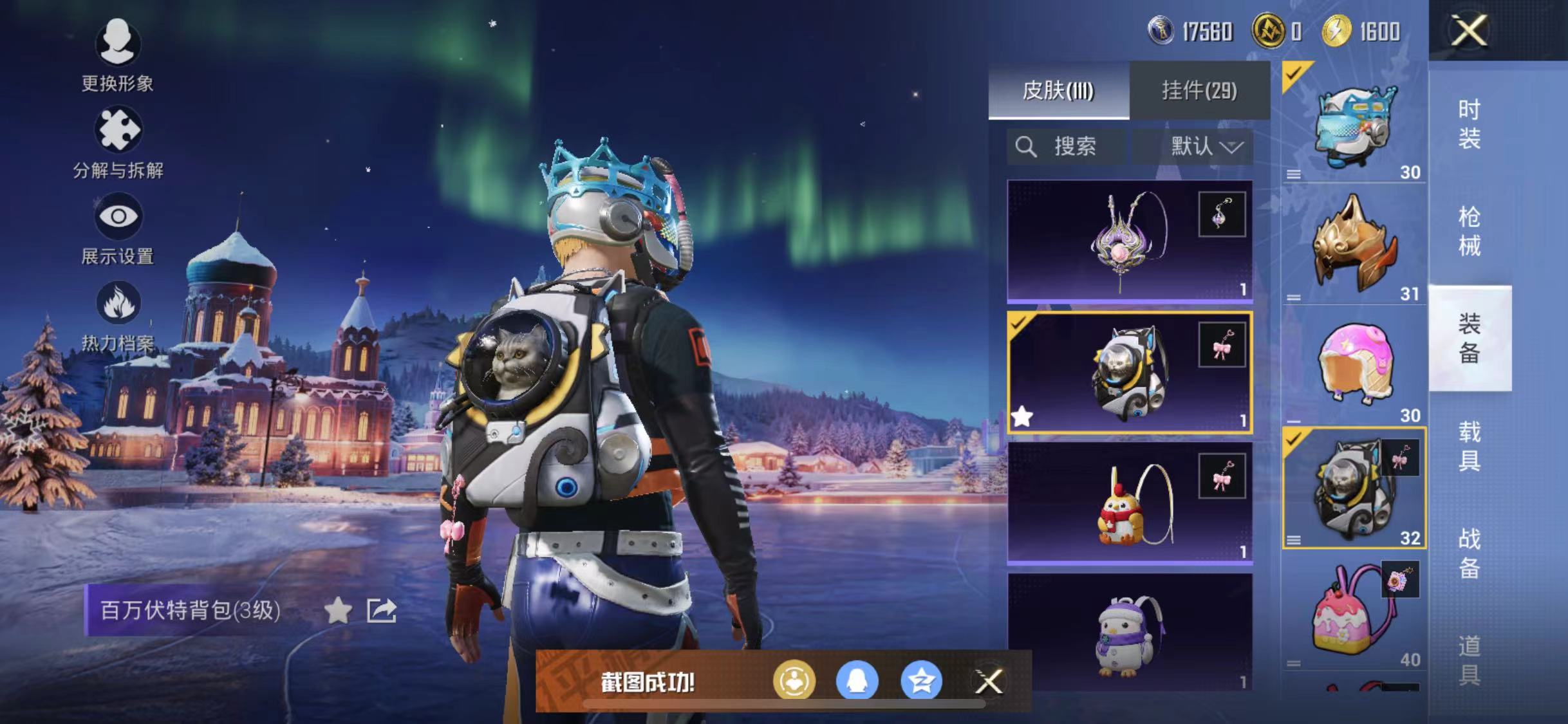Favorite the backpack with the star button

pos(338,610)
